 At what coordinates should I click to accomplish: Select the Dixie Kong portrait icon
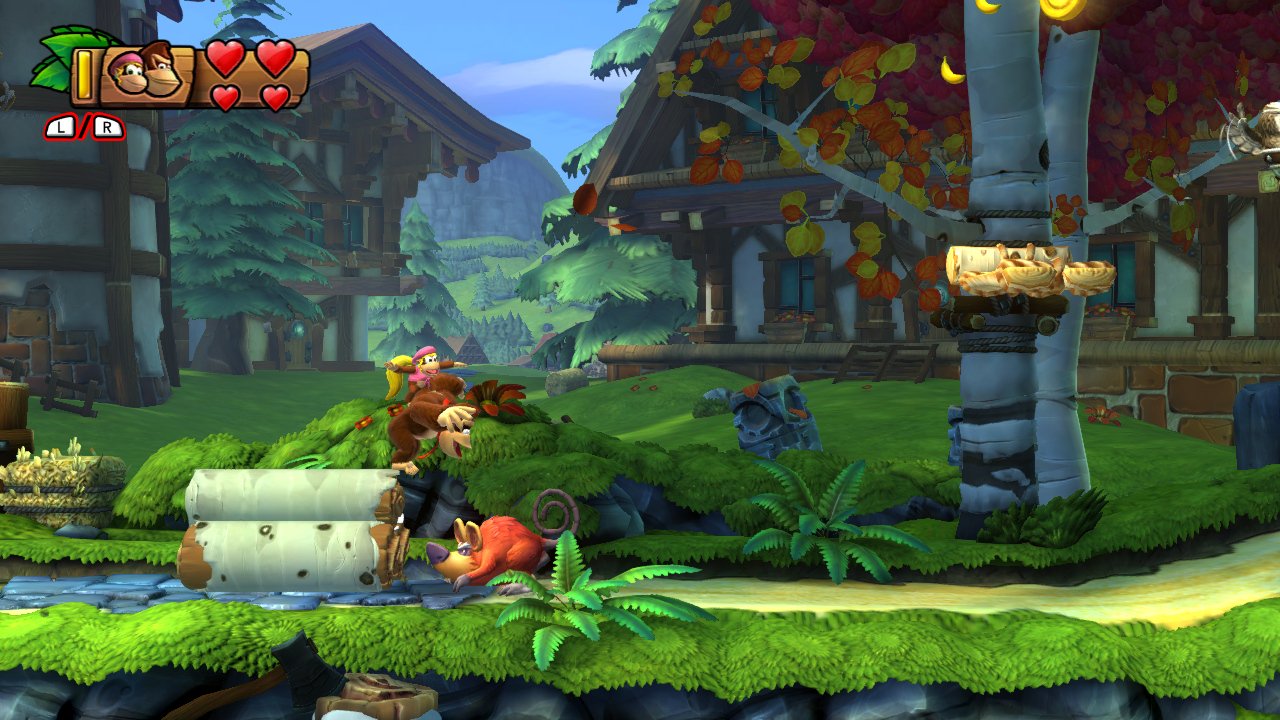click(x=130, y=72)
